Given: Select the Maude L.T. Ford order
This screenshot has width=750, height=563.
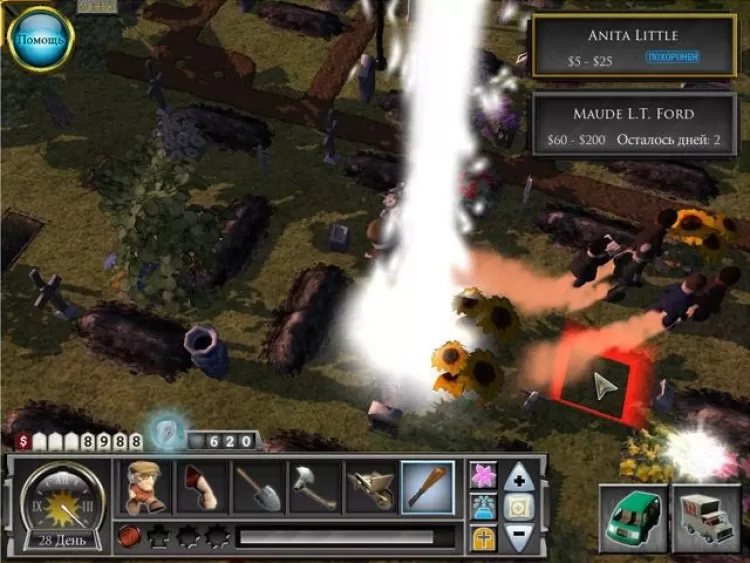Looking at the screenshot, I should 633,124.
